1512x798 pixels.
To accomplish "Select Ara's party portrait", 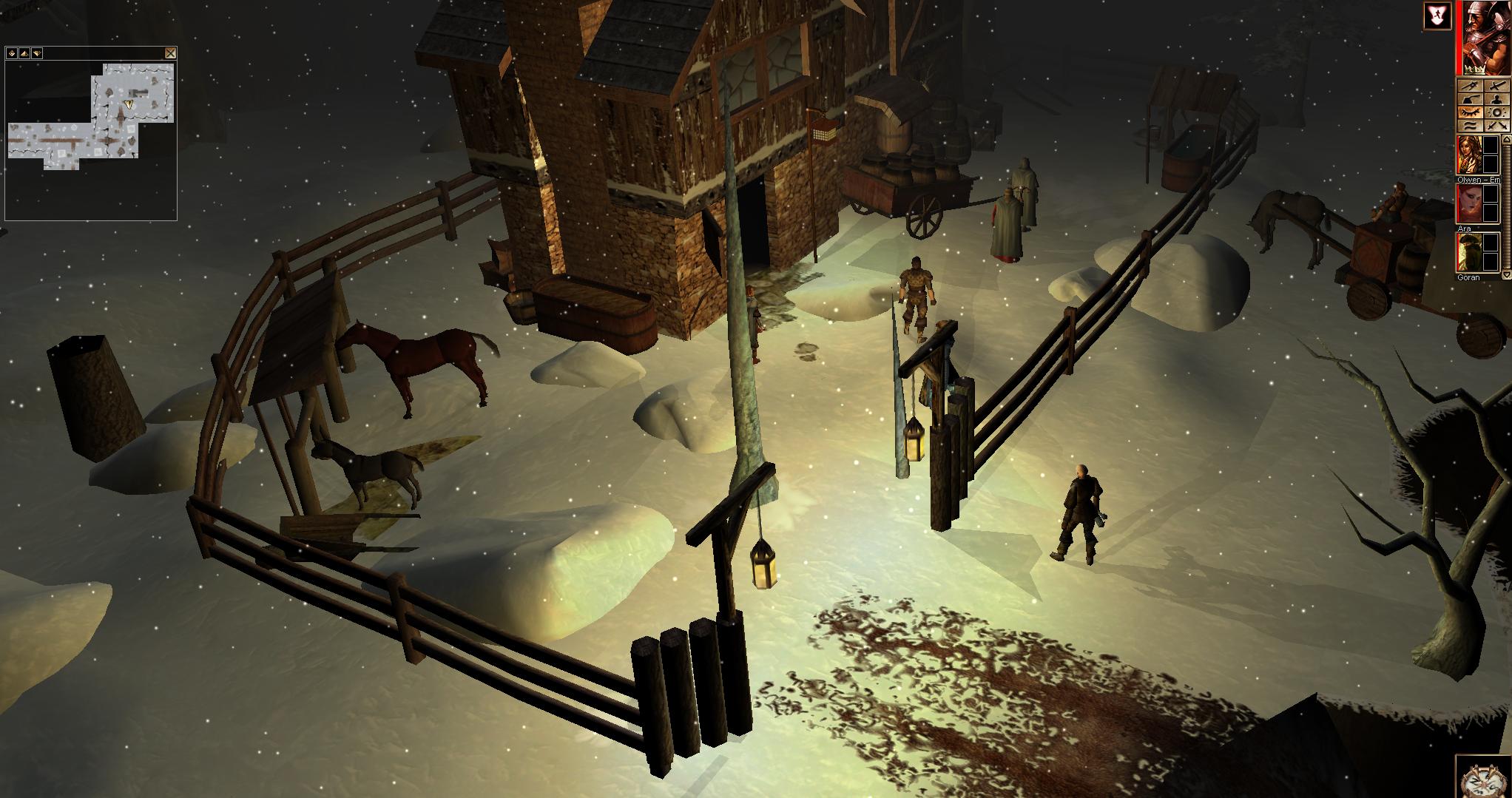I will 1468,203.
